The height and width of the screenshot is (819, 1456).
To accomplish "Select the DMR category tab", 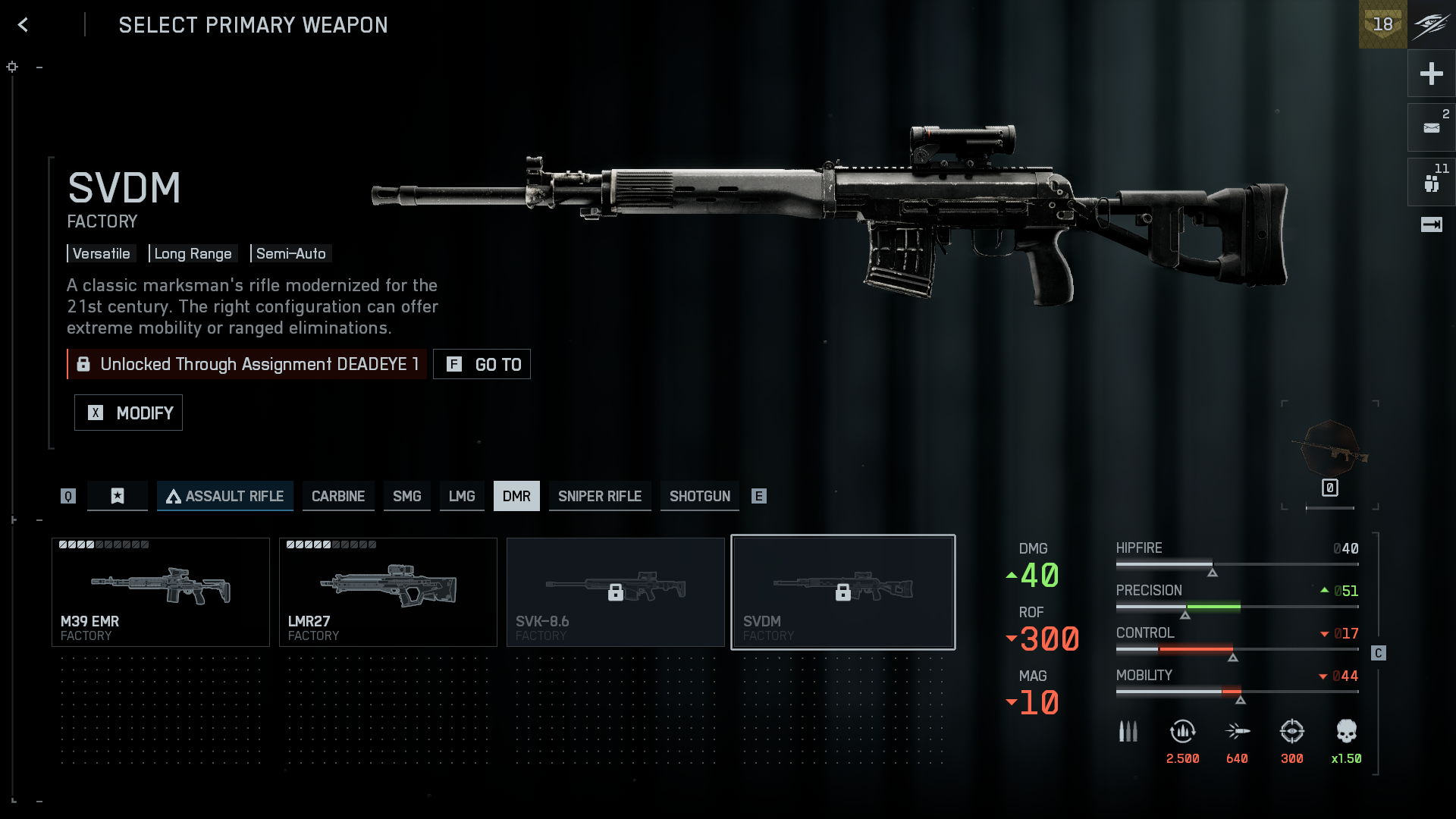I will pyautogui.click(x=516, y=496).
